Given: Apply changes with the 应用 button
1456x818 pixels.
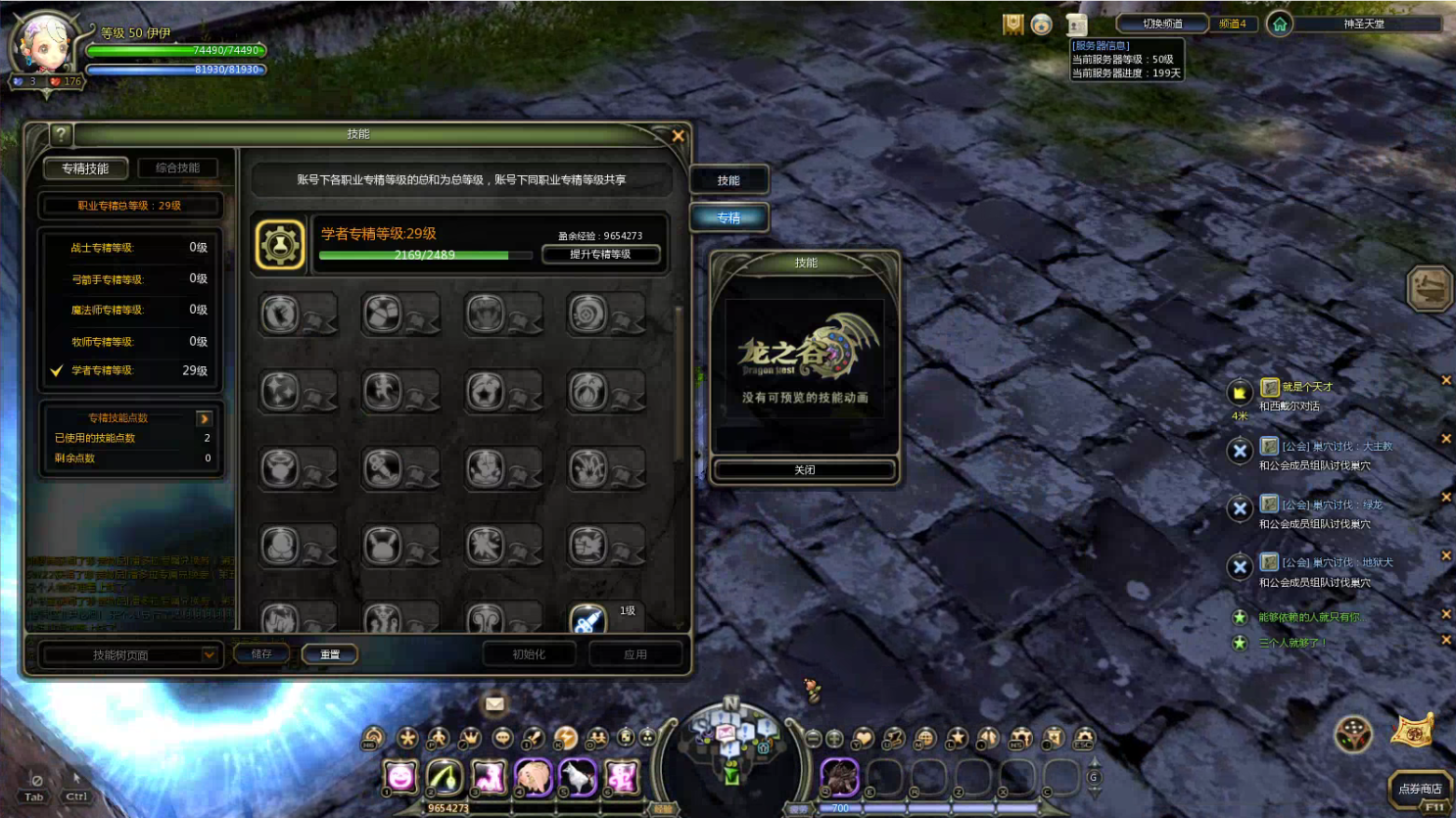Looking at the screenshot, I should [x=635, y=654].
